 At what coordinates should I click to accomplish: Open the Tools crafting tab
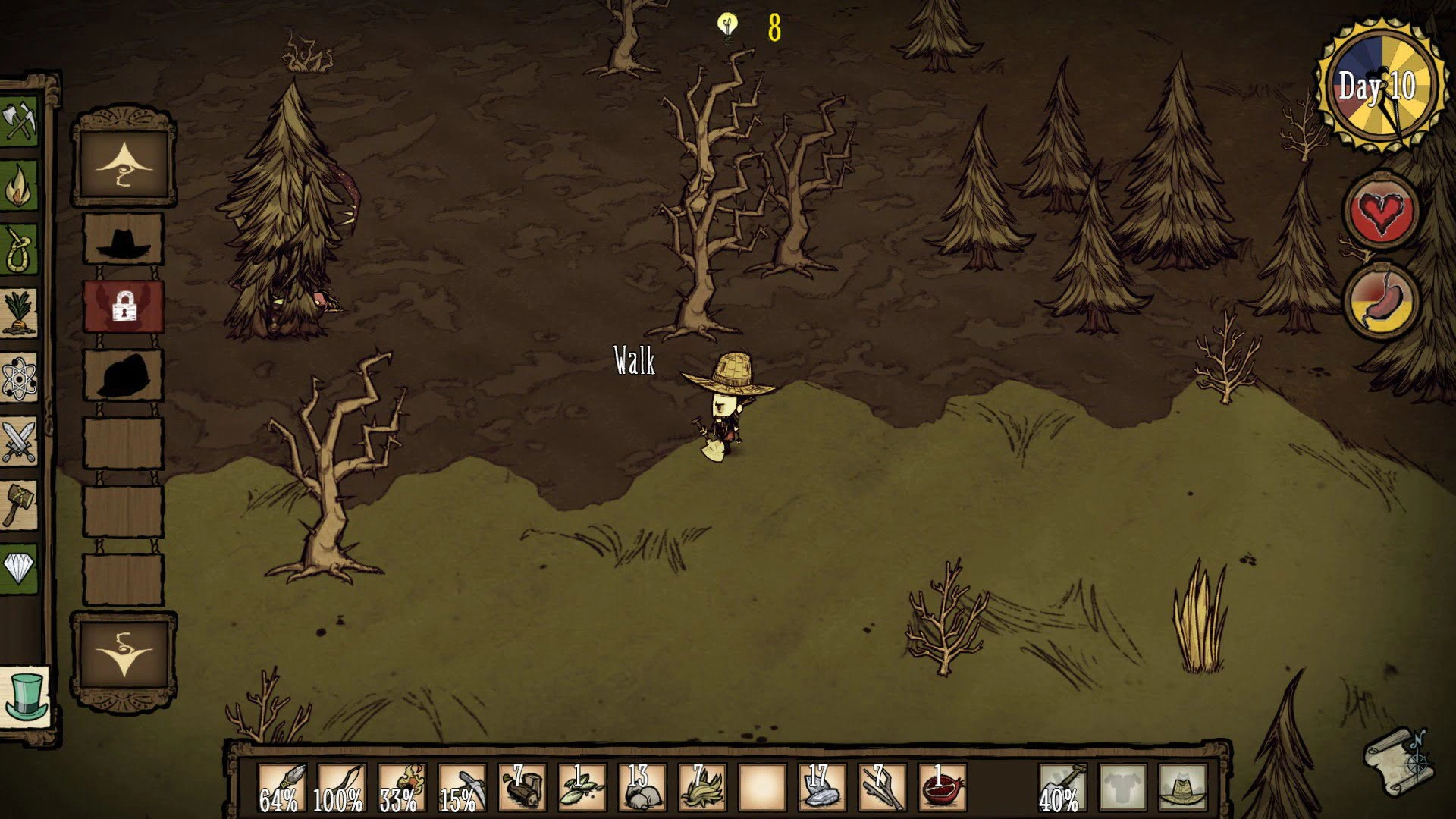pyautogui.click(x=18, y=121)
